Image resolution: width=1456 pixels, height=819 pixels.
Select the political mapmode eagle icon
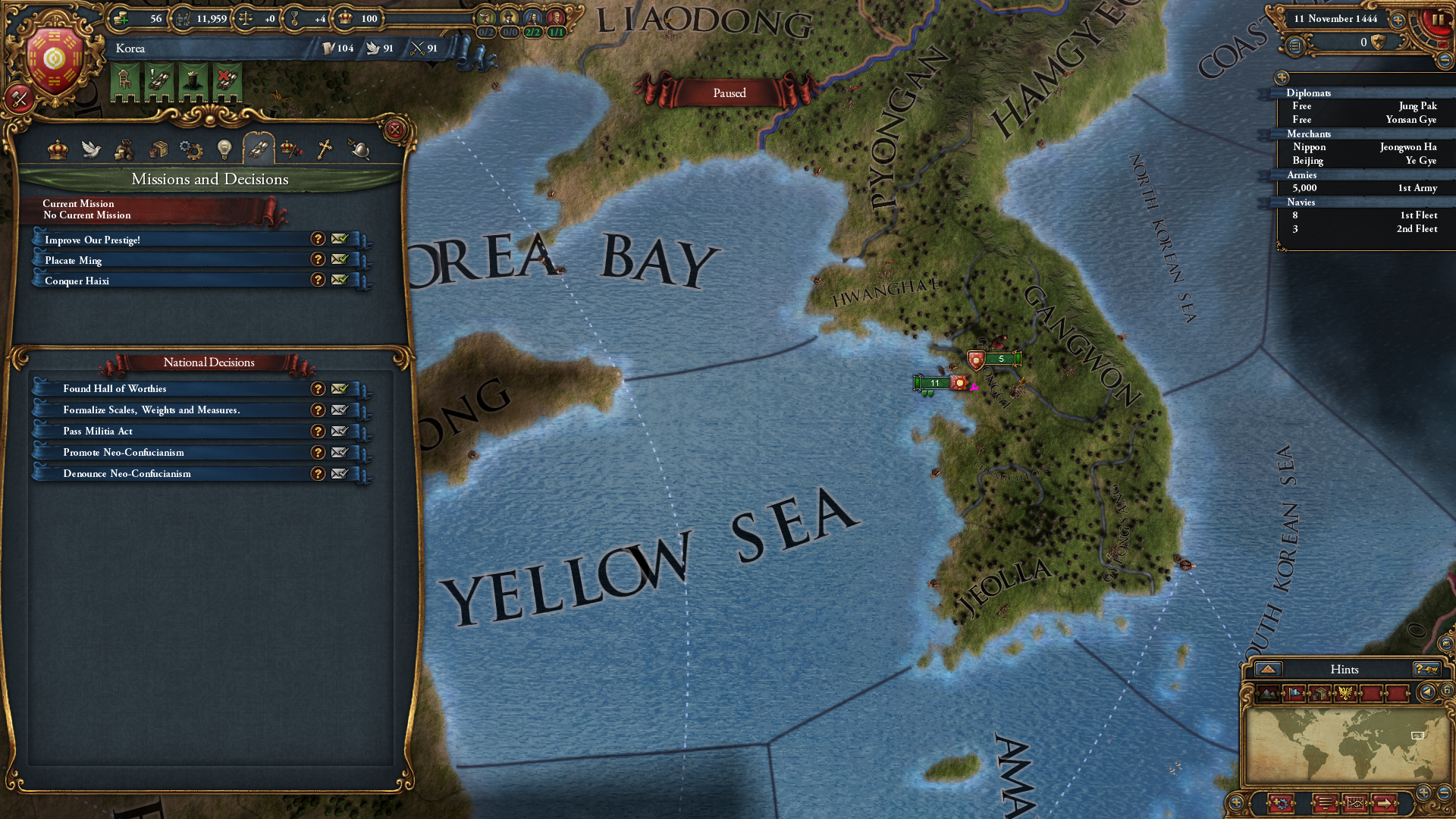click(1346, 693)
